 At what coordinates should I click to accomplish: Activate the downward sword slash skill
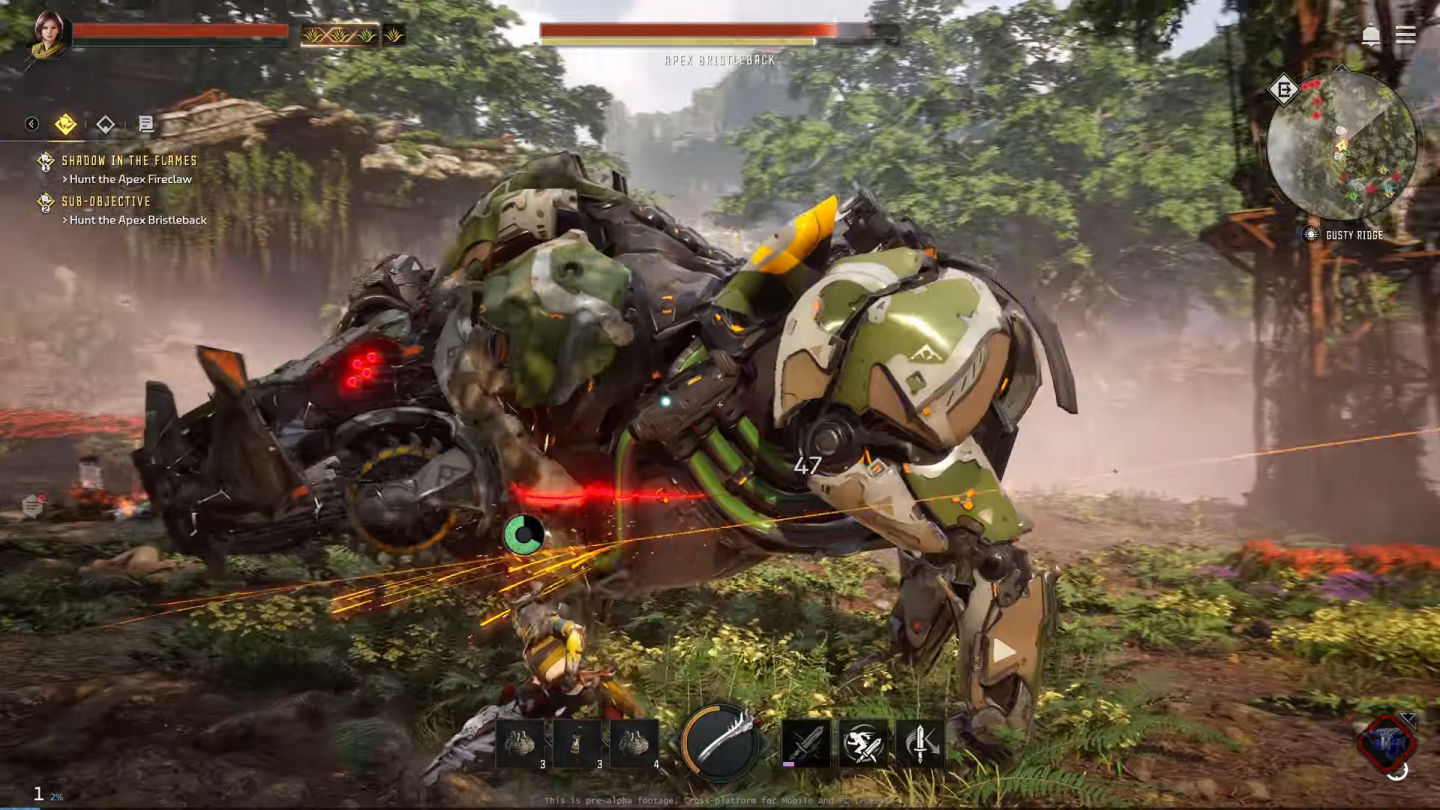[920, 743]
